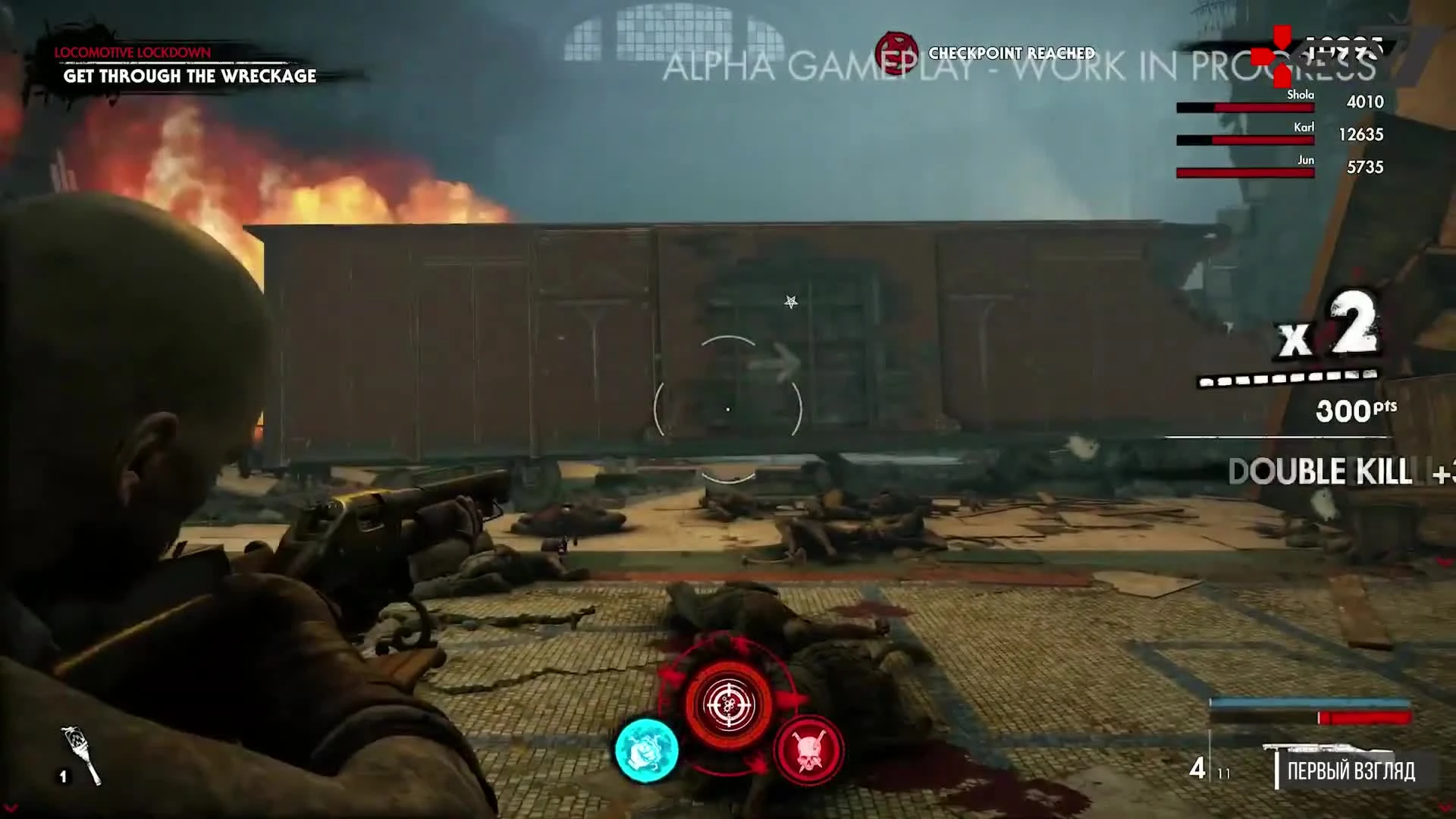Select the skull takedown icon in the radial menu
The height and width of the screenshot is (819, 1456).
point(808,749)
